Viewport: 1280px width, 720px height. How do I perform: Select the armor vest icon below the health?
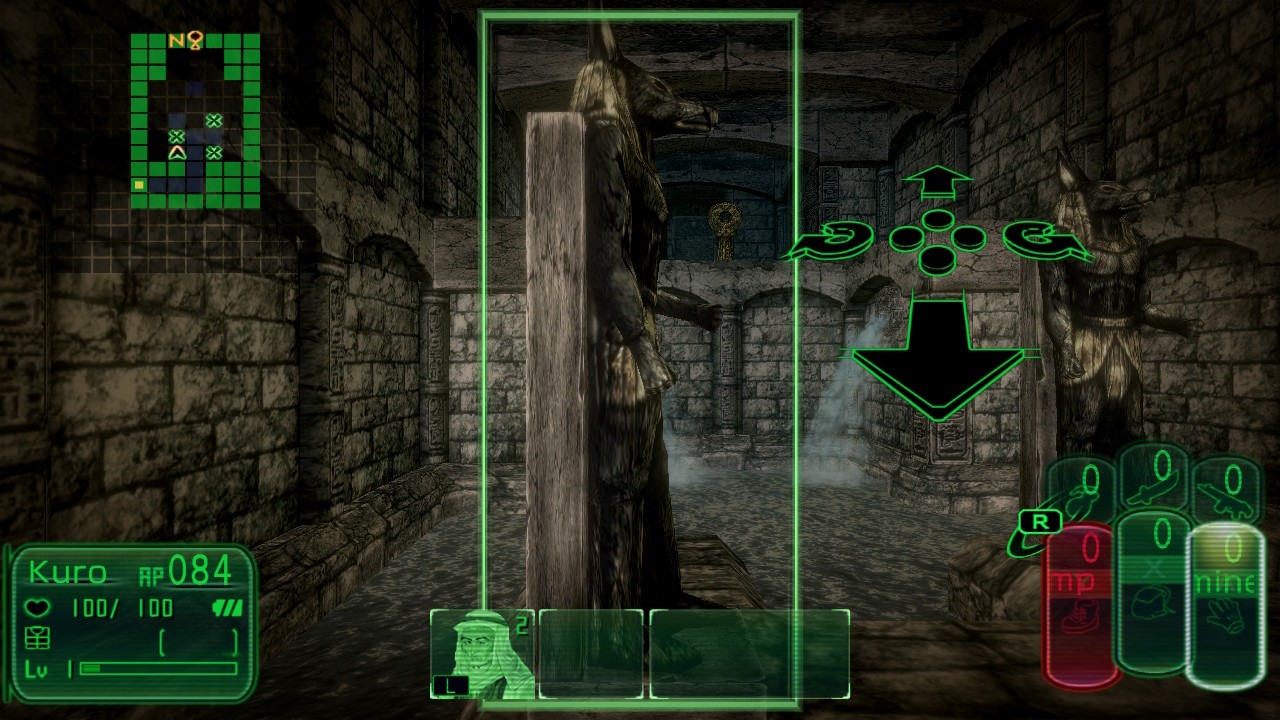(x=37, y=638)
